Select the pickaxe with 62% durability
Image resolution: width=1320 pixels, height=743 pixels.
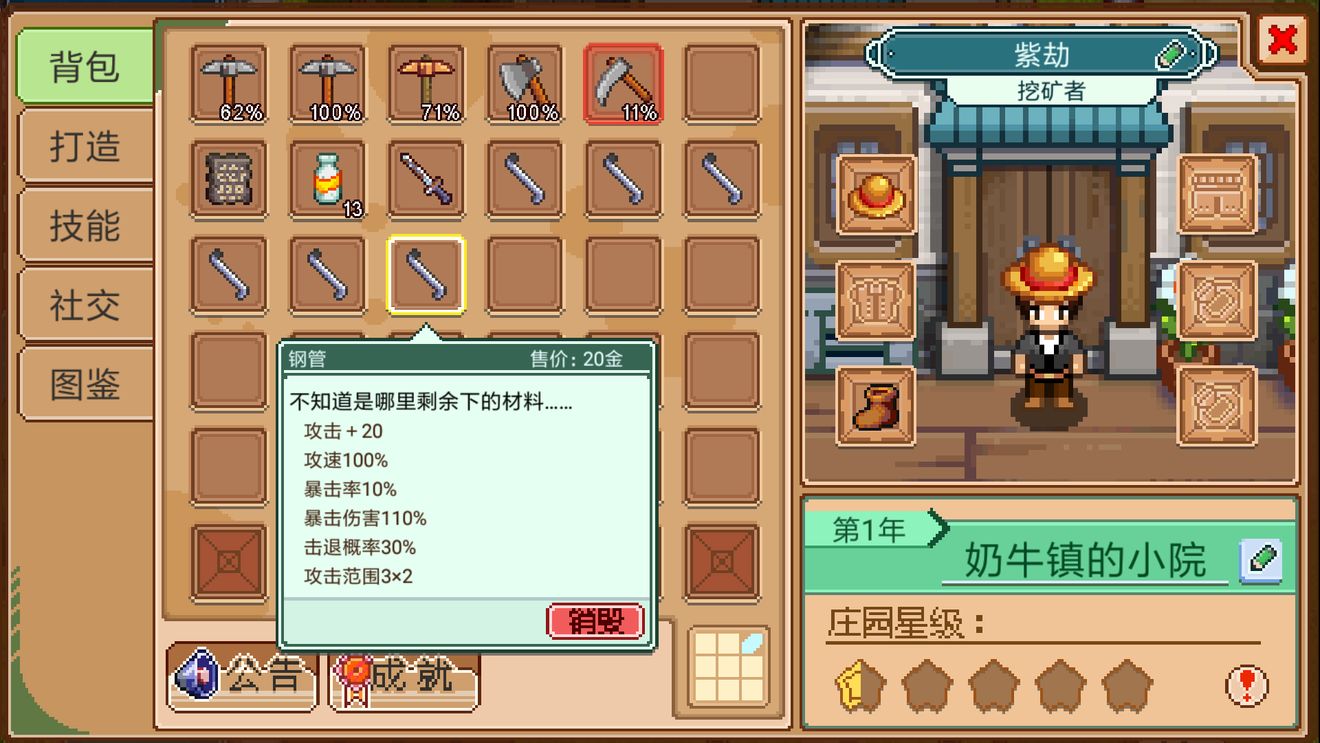click(228, 85)
